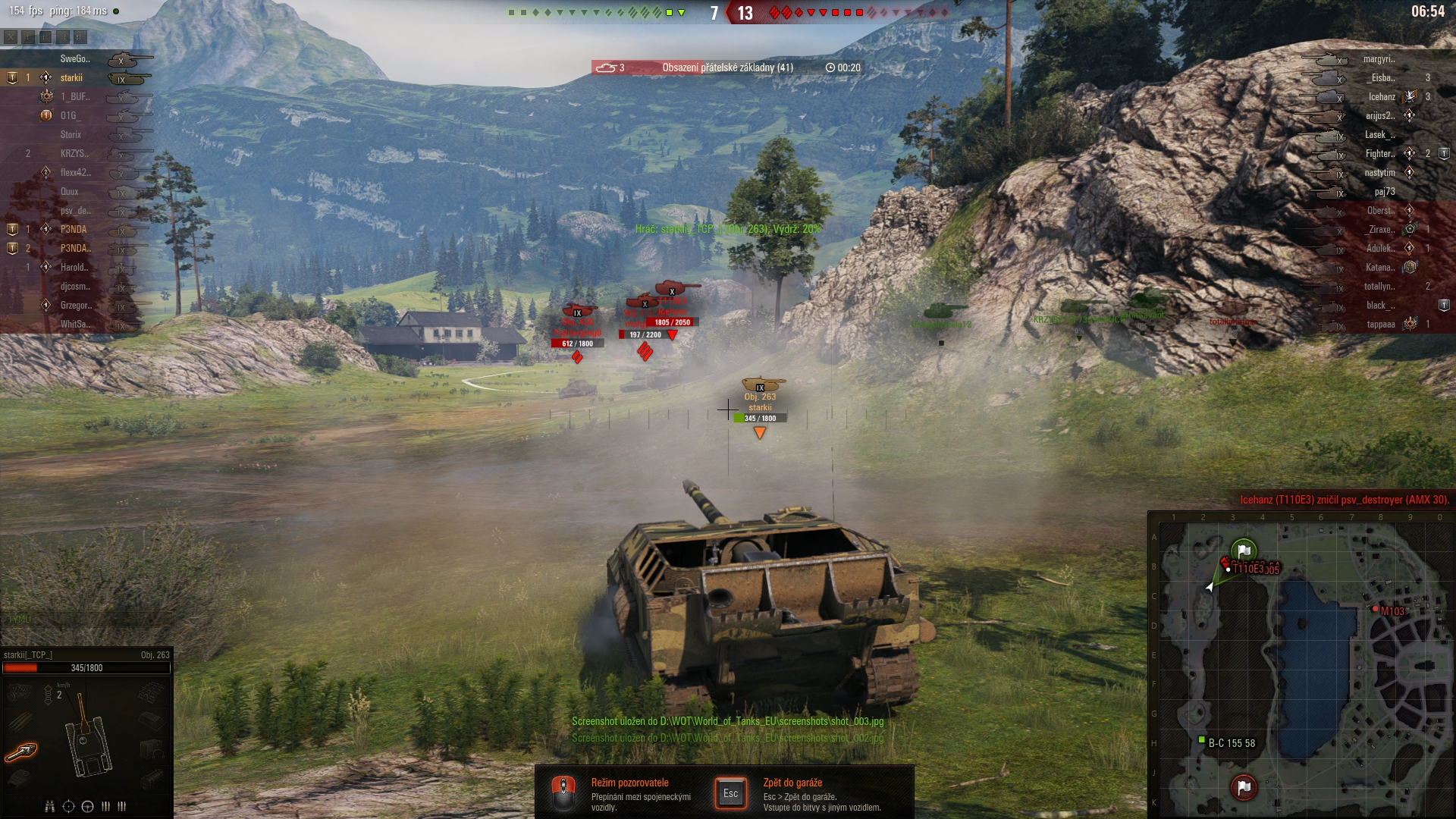Select margyri.. in the enemy team list
The width and height of the screenshot is (1456, 819).
(x=1379, y=59)
